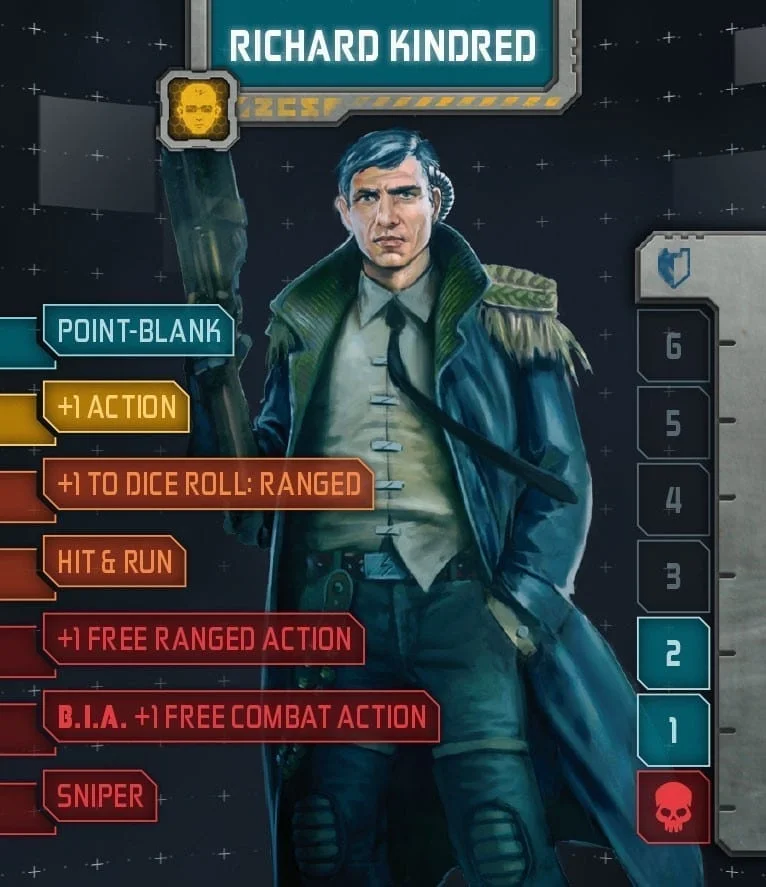The width and height of the screenshot is (766, 887).
Task: Click the Richard Kindred name plate
Action: (x=383, y=46)
